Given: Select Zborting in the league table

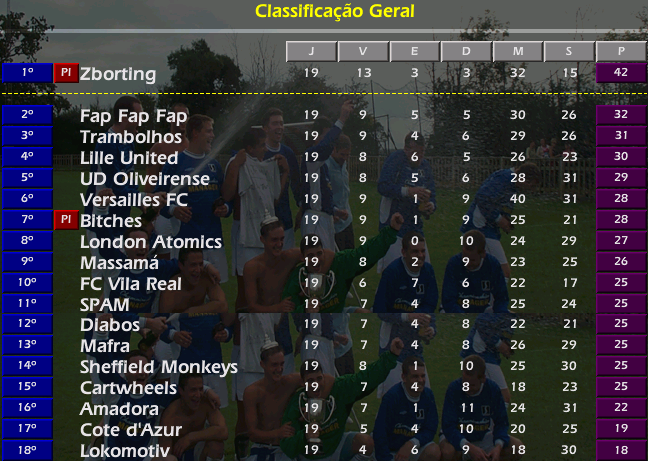Looking at the screenshot, I should click(118, 74).
